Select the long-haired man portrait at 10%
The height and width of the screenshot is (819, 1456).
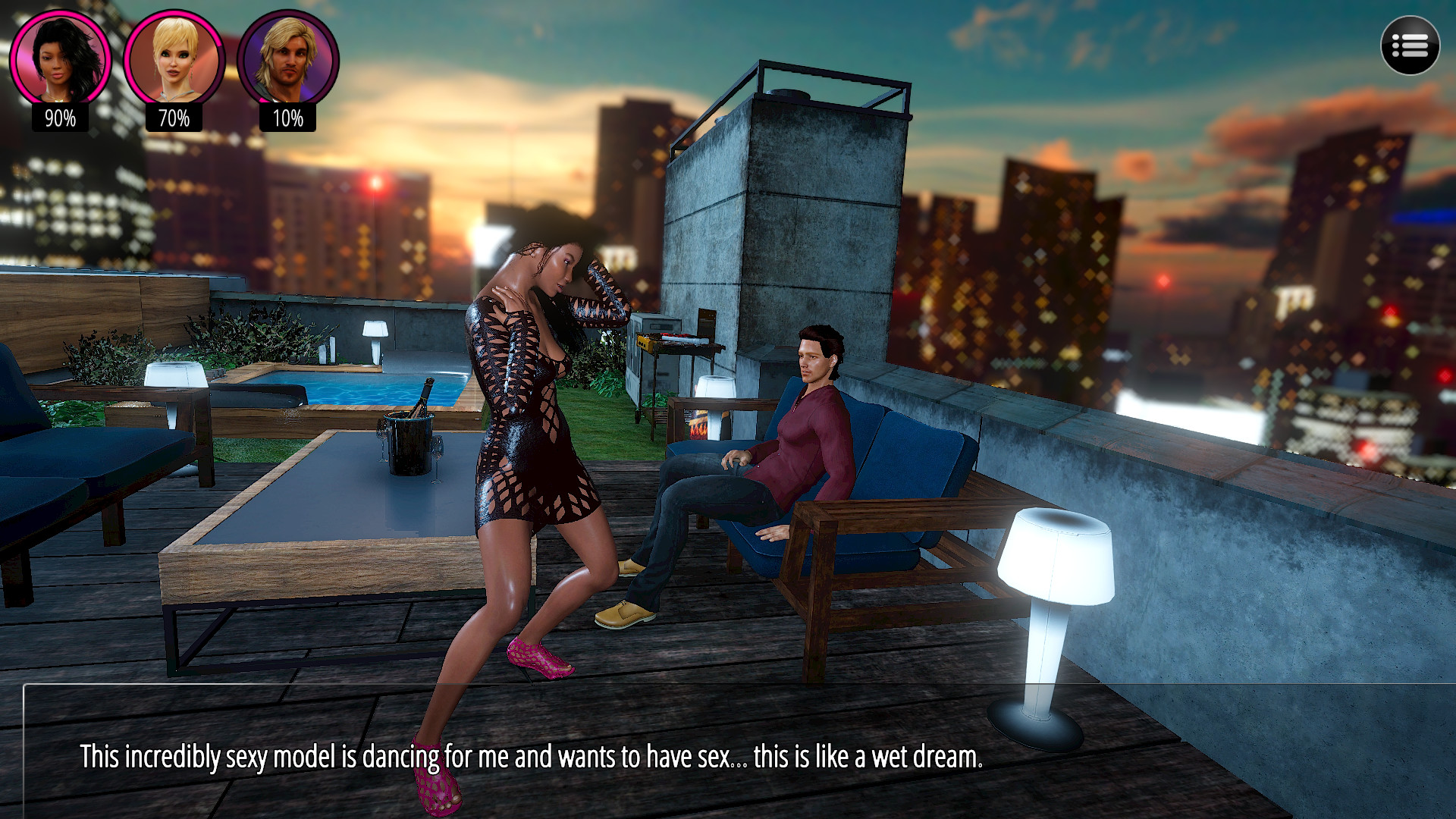pos(287,59)
